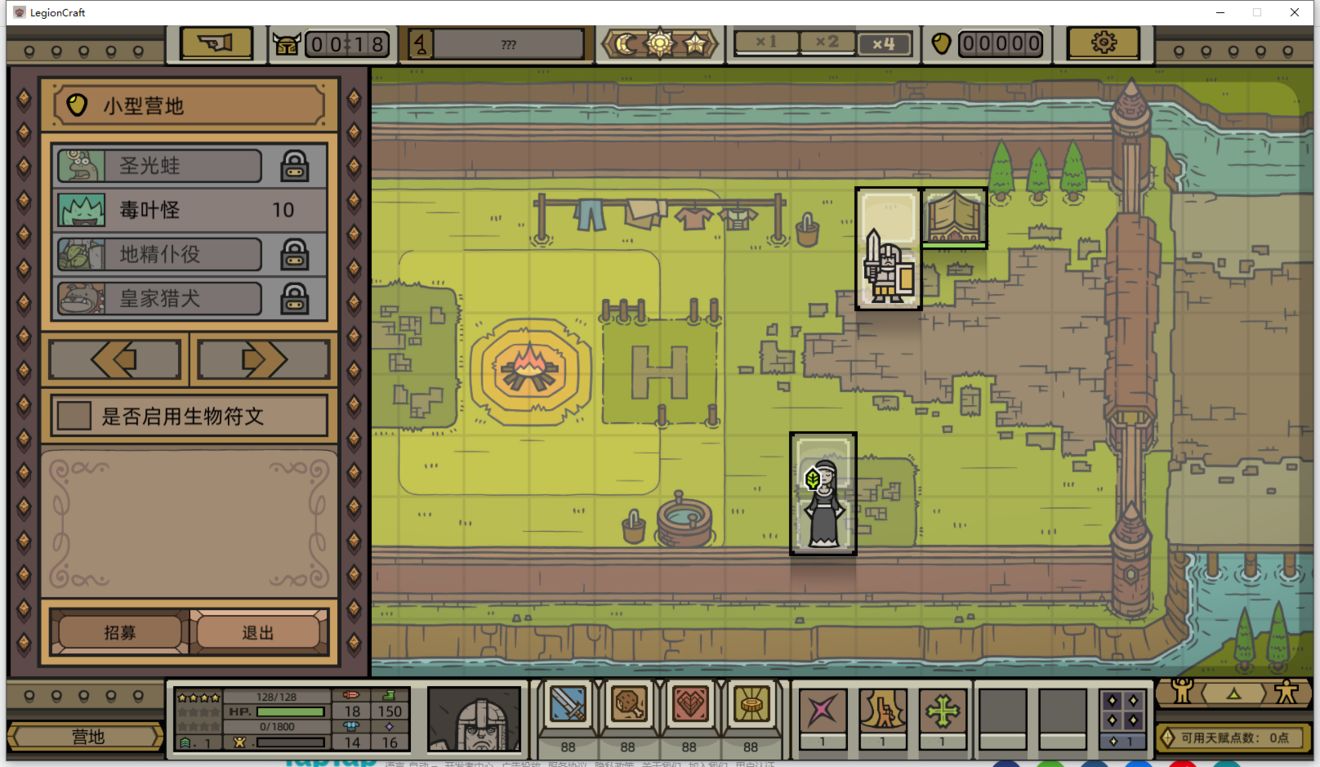Go to the next creature page
Screen dimensions: 1320x767
264,359
